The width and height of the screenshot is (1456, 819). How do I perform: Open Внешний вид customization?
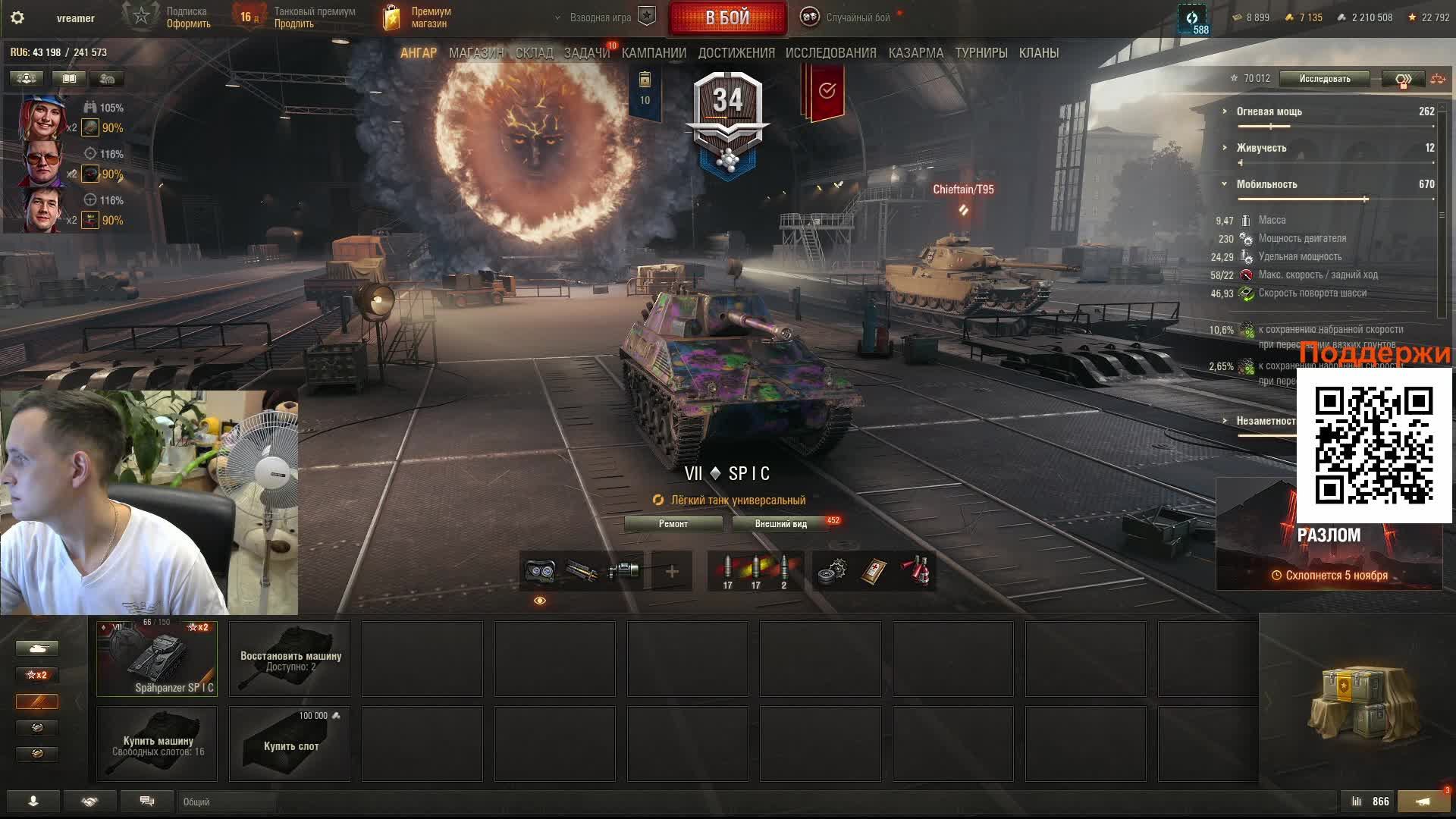(780, 524)
